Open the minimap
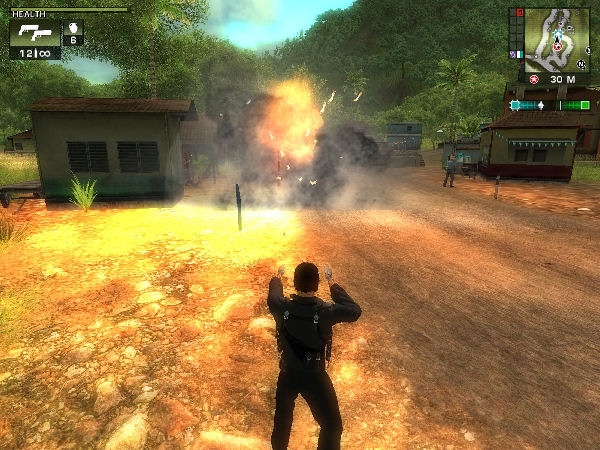This screenshot has height=450, width=600. (556, 39)
